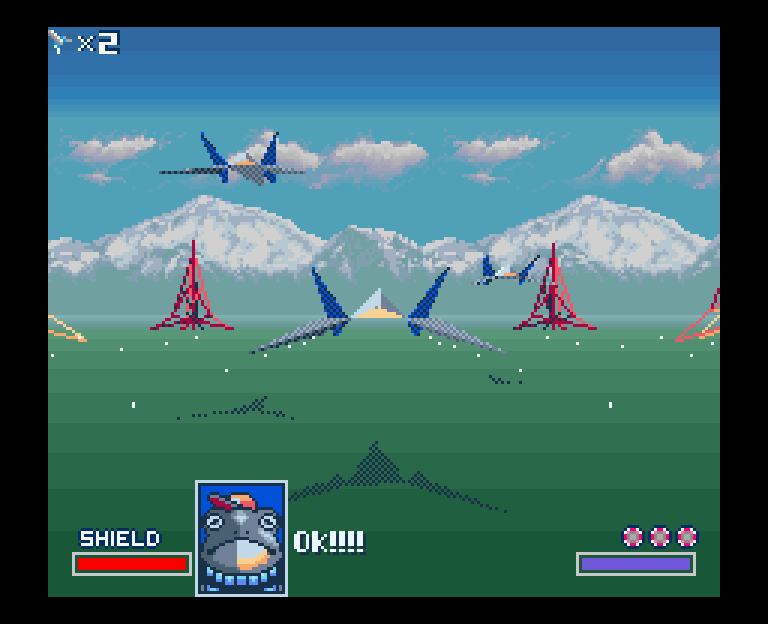Click Slippy's comm portrait
768x624 pixels.
tap(241, 538)
